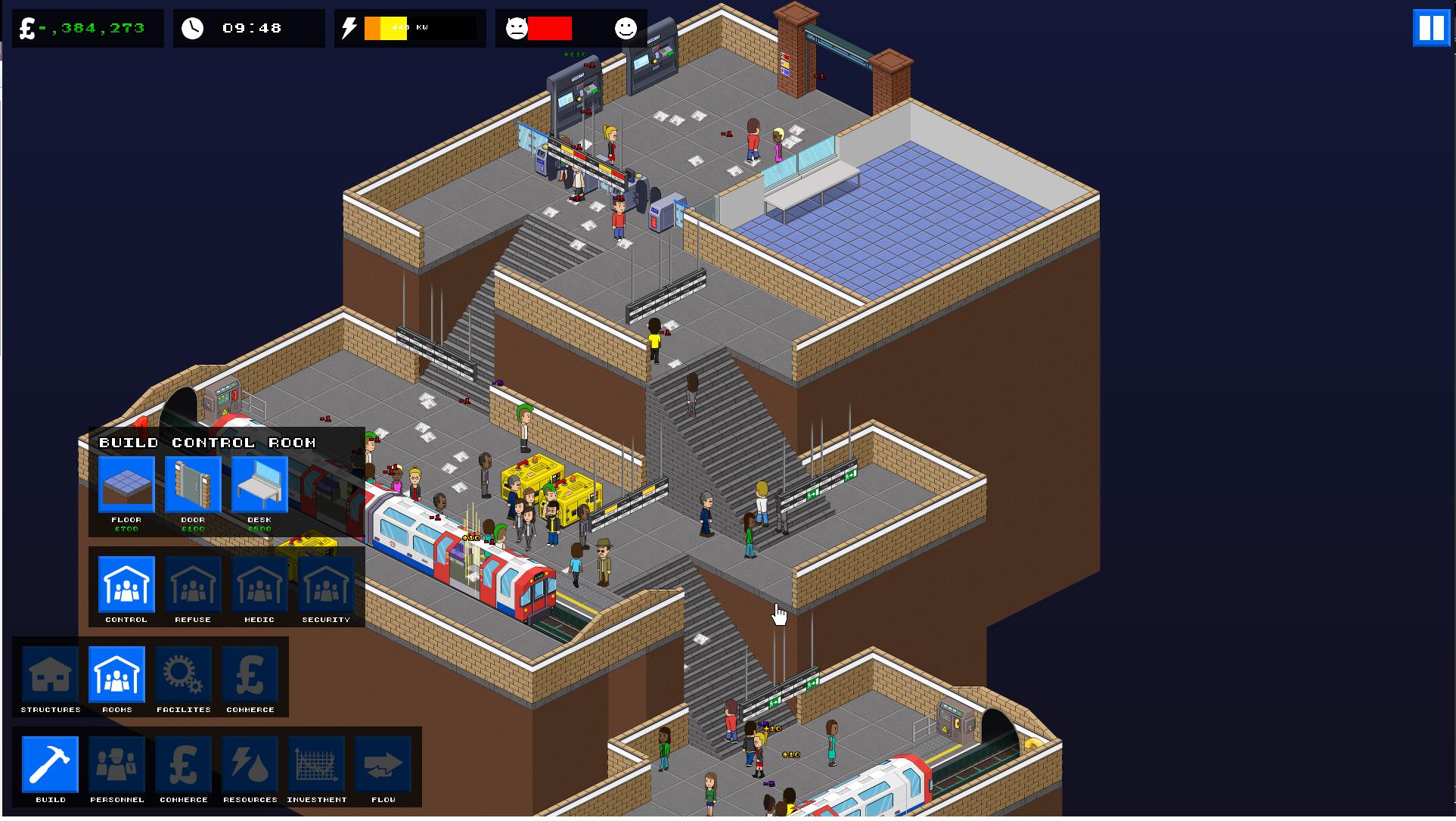
Task: Pause the game with the top-right pause button
Action: click(x=1431, y=29)
